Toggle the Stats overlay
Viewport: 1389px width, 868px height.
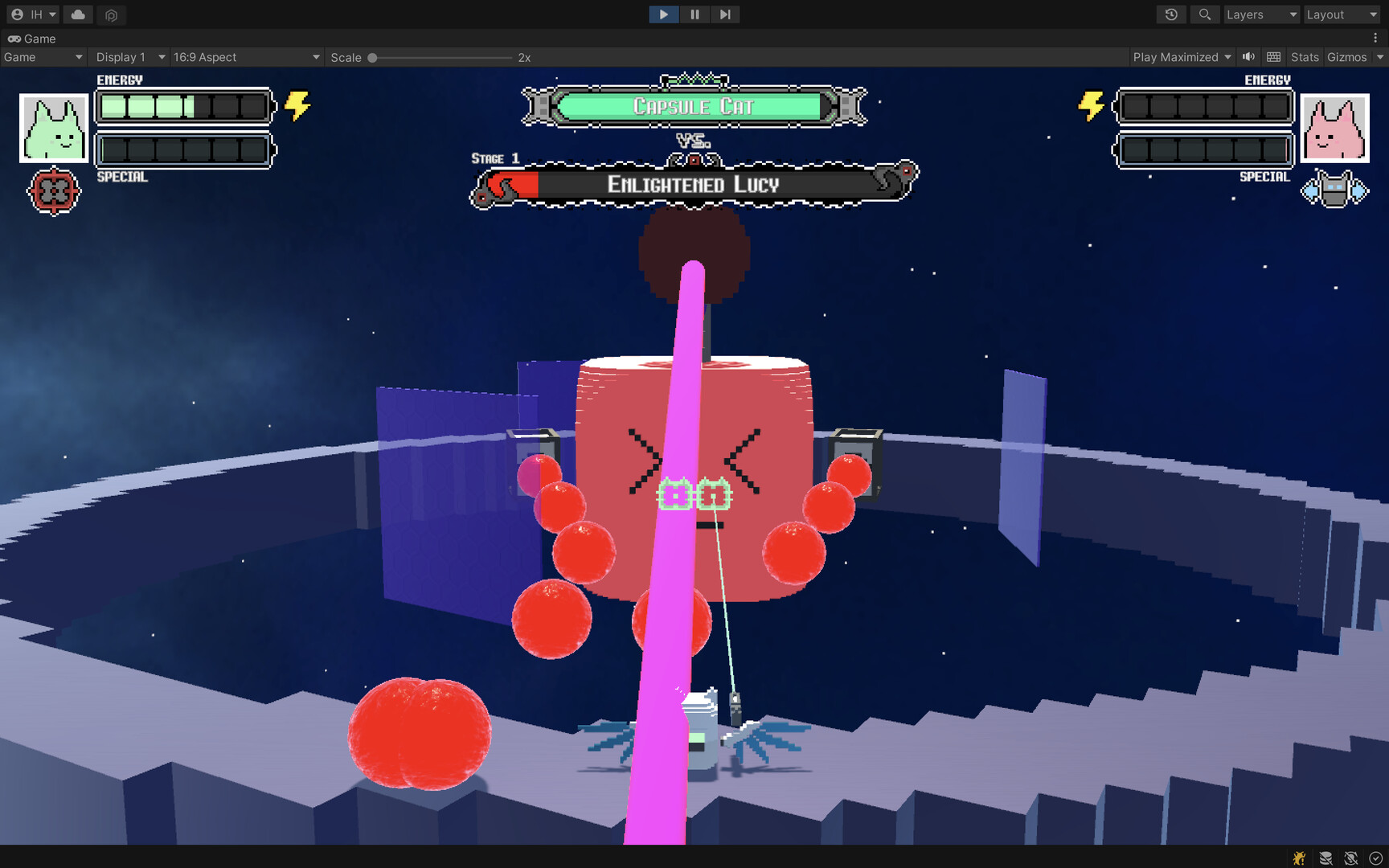point(1304,56)
